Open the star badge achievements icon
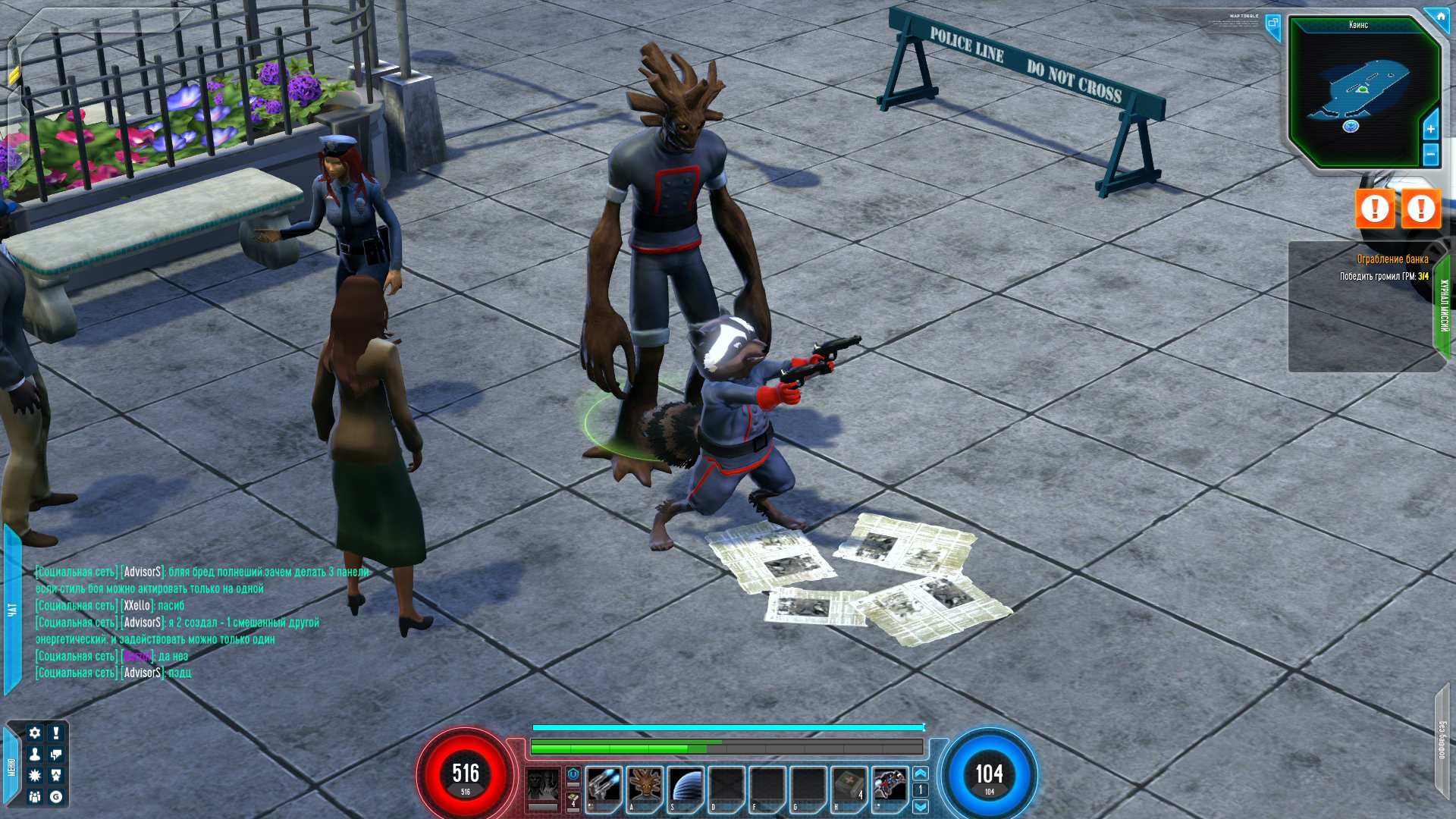 click(x=56, y=775)
